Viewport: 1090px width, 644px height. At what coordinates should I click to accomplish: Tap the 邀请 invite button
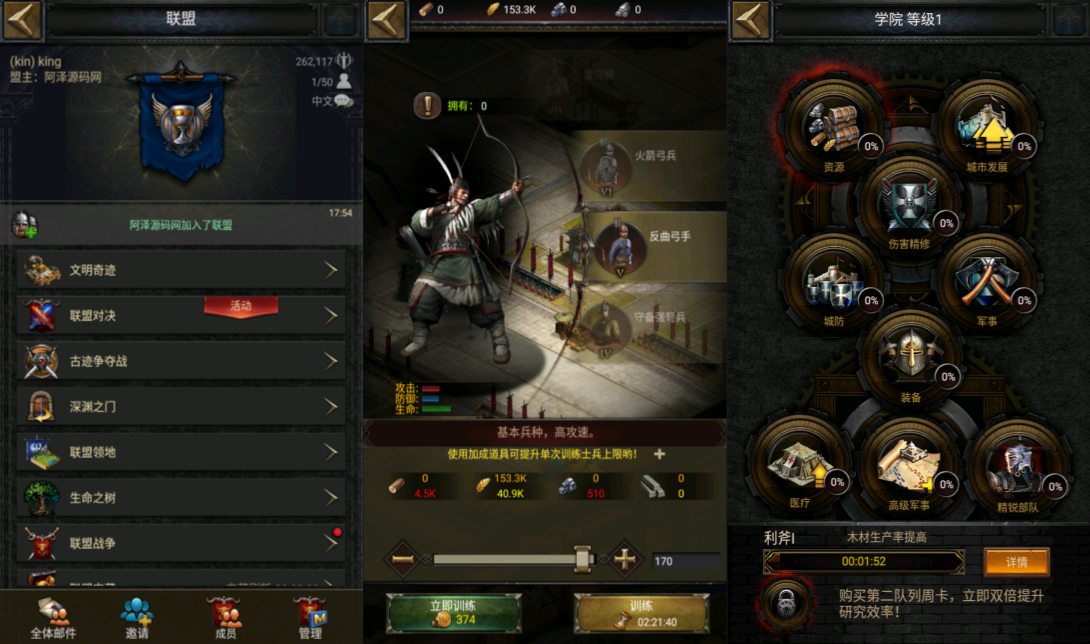(x=137, y=617)
